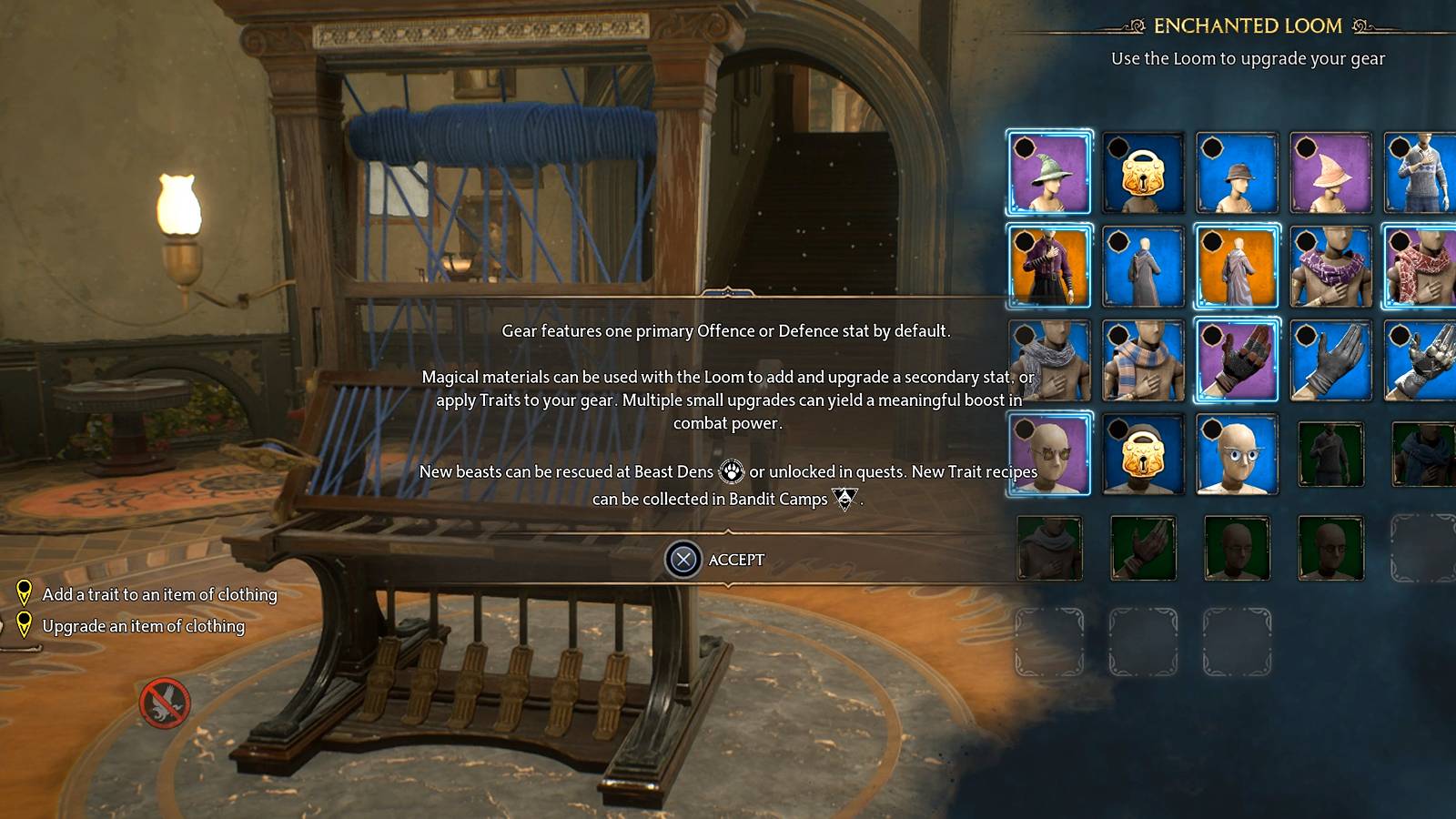The width and height of the screenshot is (1456, 819).
Task: Select the brown fedora hat slot
Action: (x=1237, y=173)
